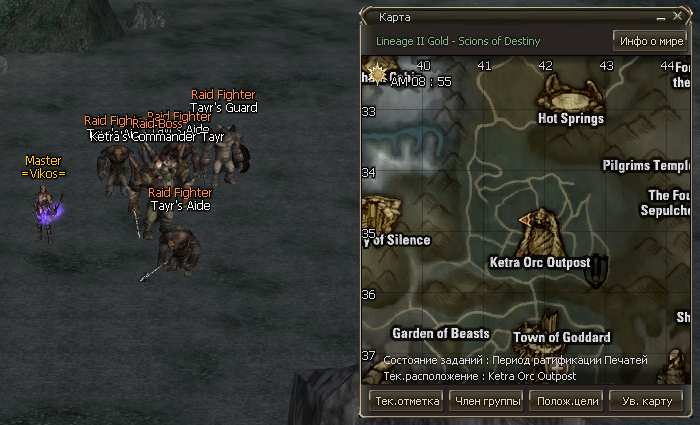The height and width of the screenshot is (425, 700).
Task: Select the Hot Springs map landmark
Action: tap(569, 98)
